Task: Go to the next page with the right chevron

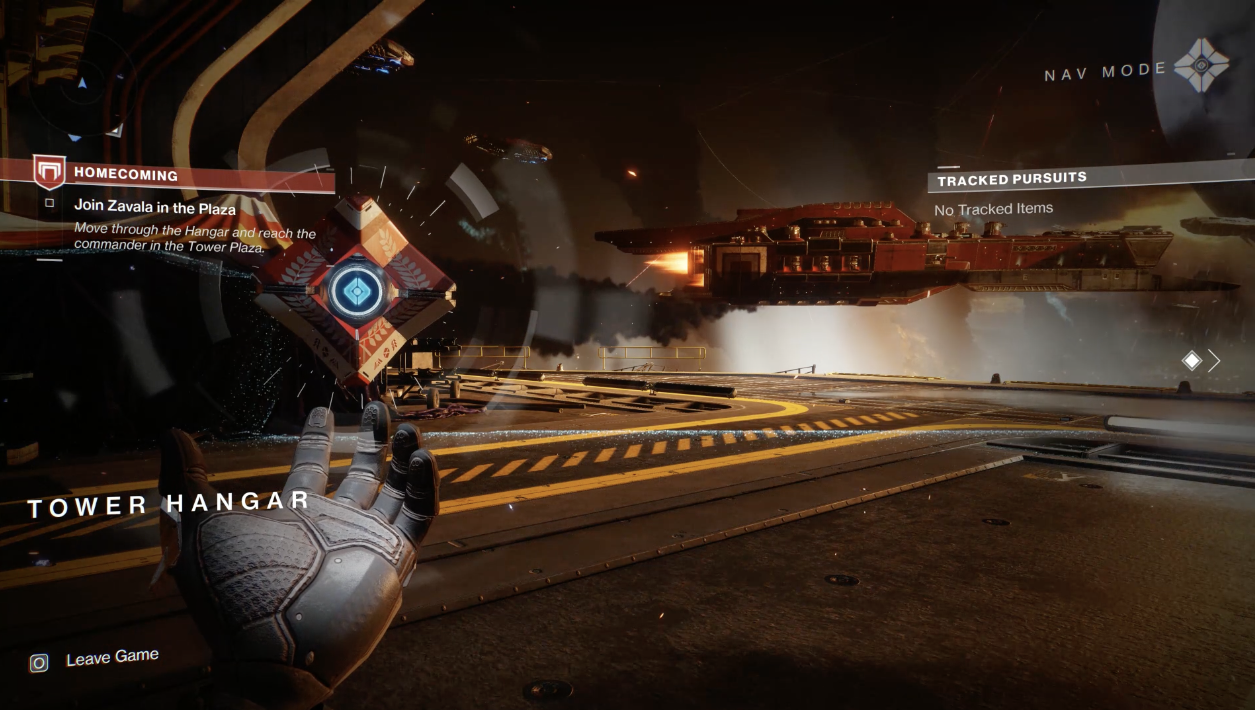Action: tap(1214, 361)
